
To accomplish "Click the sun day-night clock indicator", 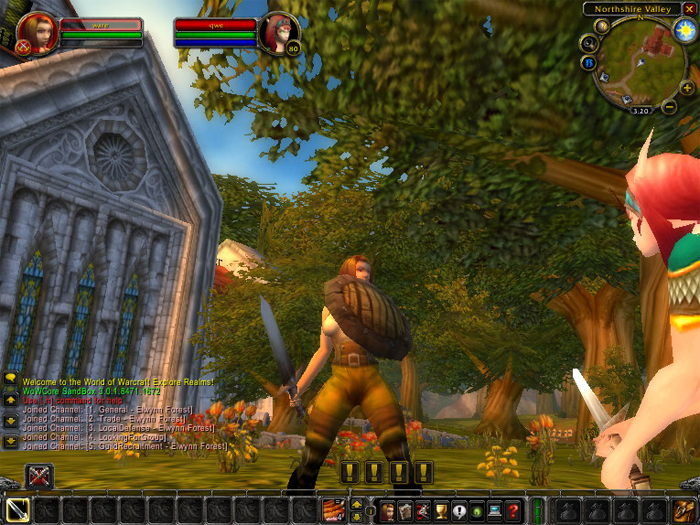I will point(685,30).
